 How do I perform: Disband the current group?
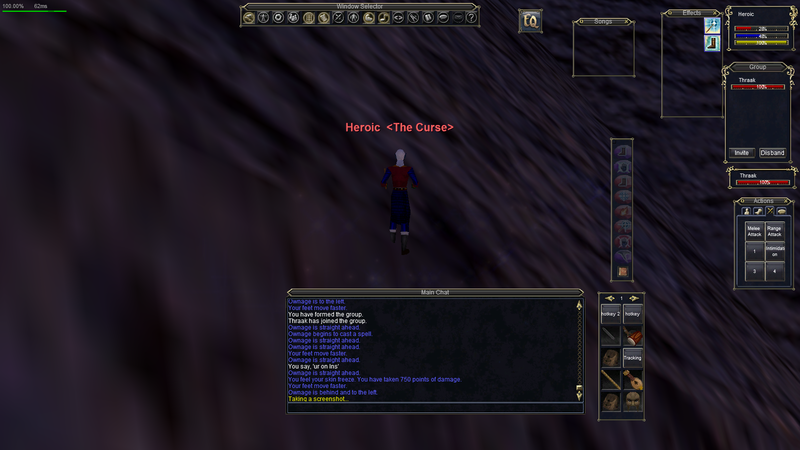[x=772, y=153]
